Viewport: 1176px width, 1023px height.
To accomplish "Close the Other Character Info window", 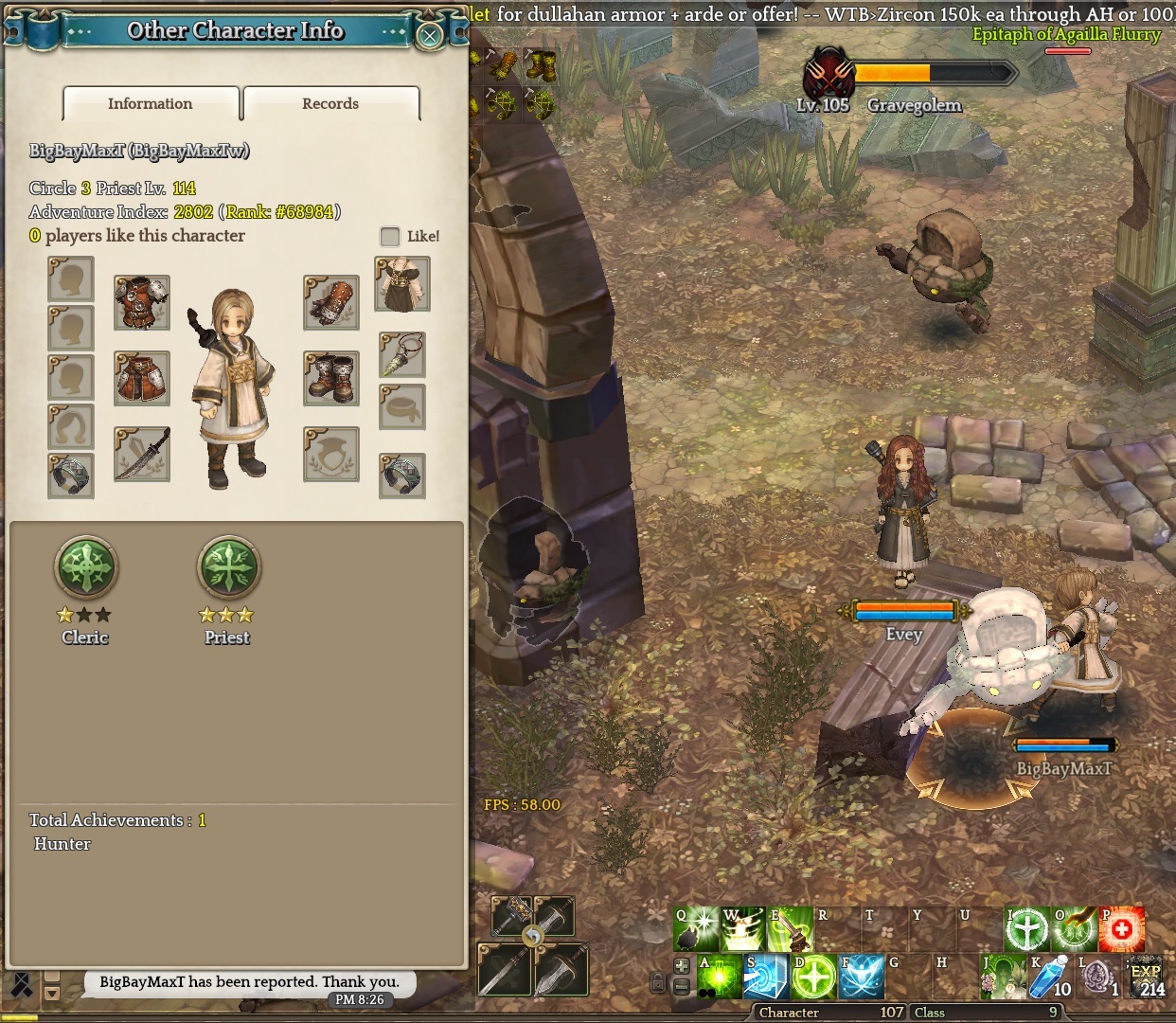I will coord(430,36).
